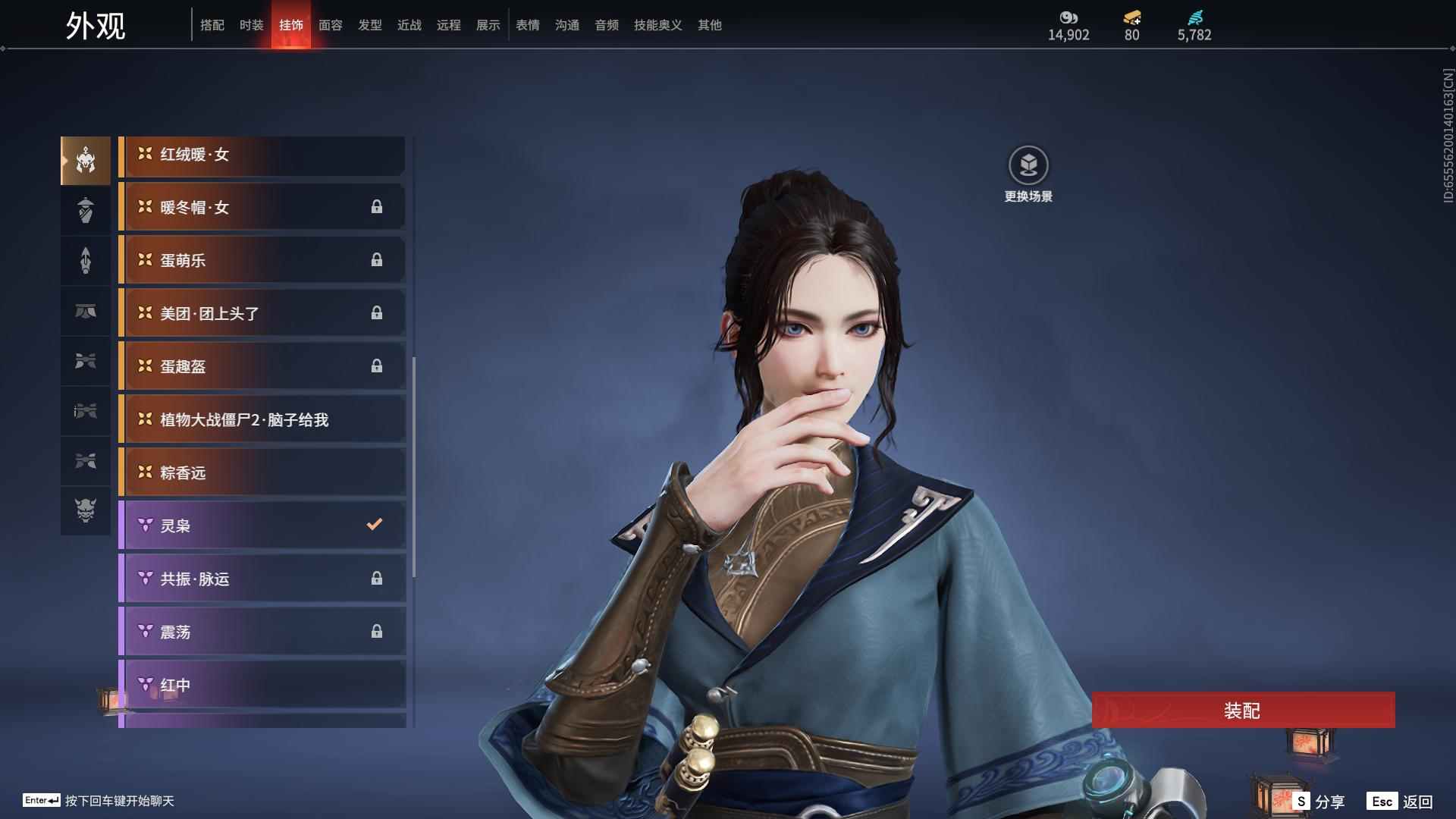Pick the 蛋萌乐 accessory row
This screenshot has width=1456, height=819.
(262, 261)
